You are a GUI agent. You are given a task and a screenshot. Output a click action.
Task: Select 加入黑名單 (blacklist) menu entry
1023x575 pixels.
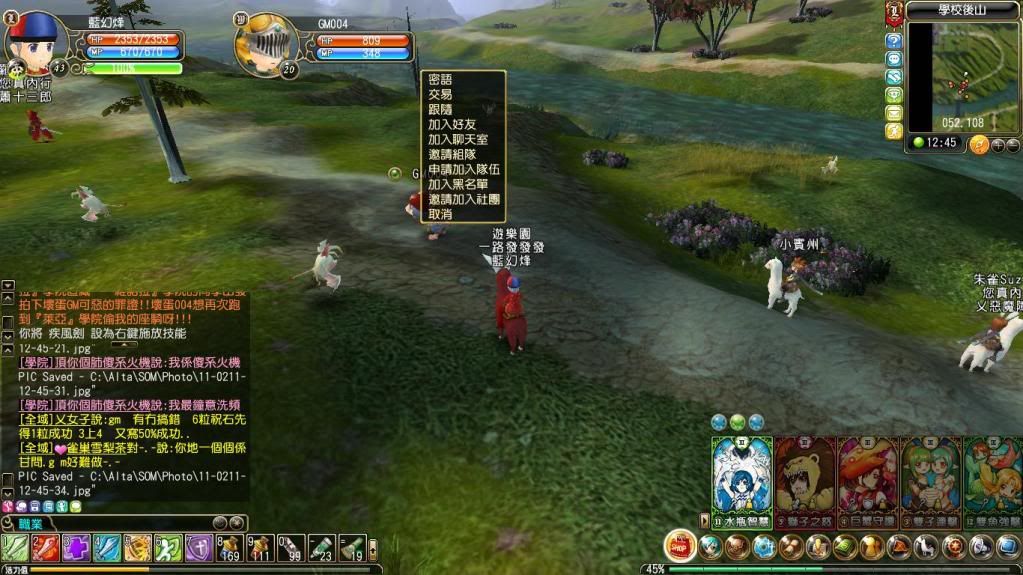click(458, 184)
